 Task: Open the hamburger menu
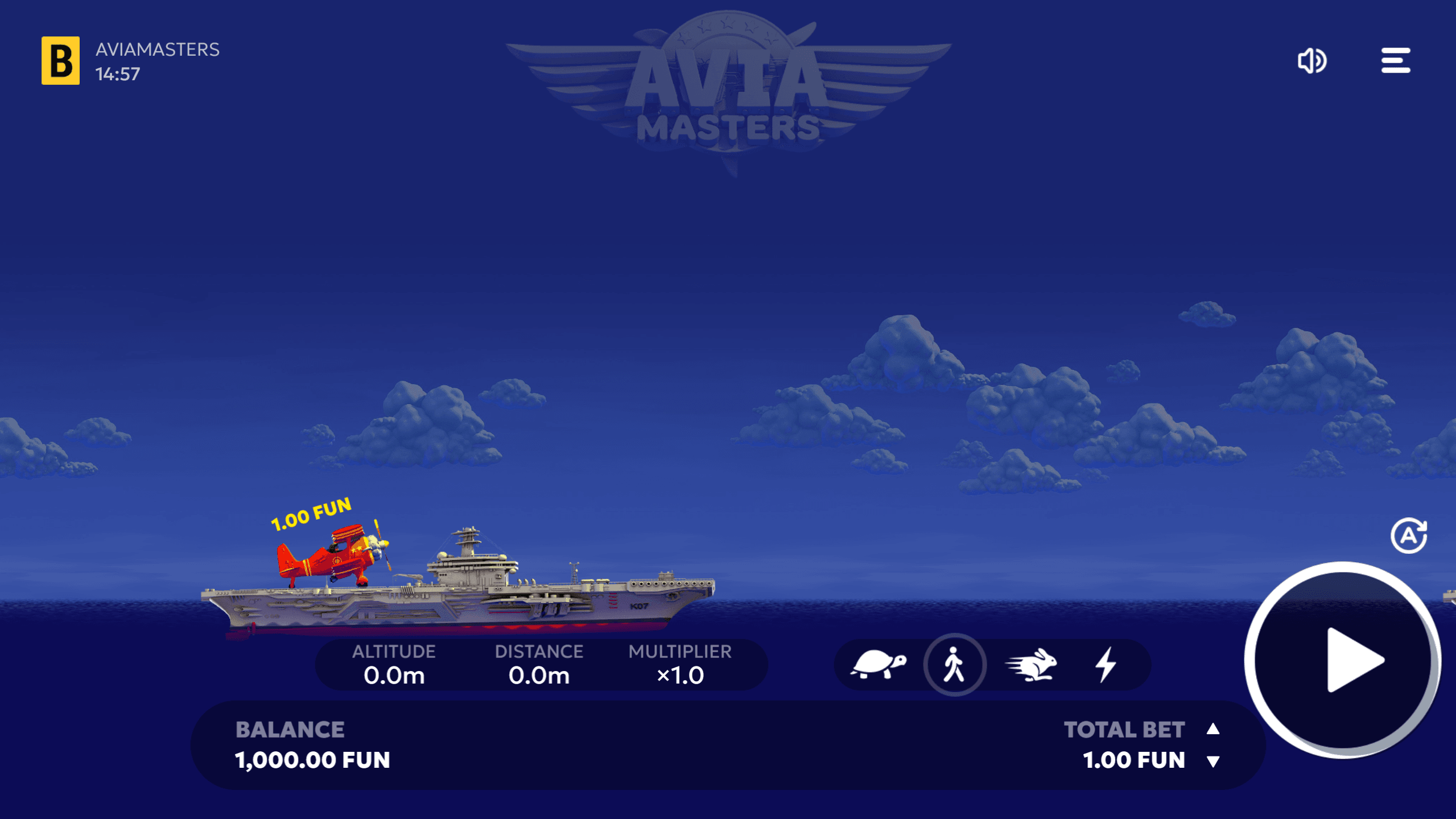1395,60
